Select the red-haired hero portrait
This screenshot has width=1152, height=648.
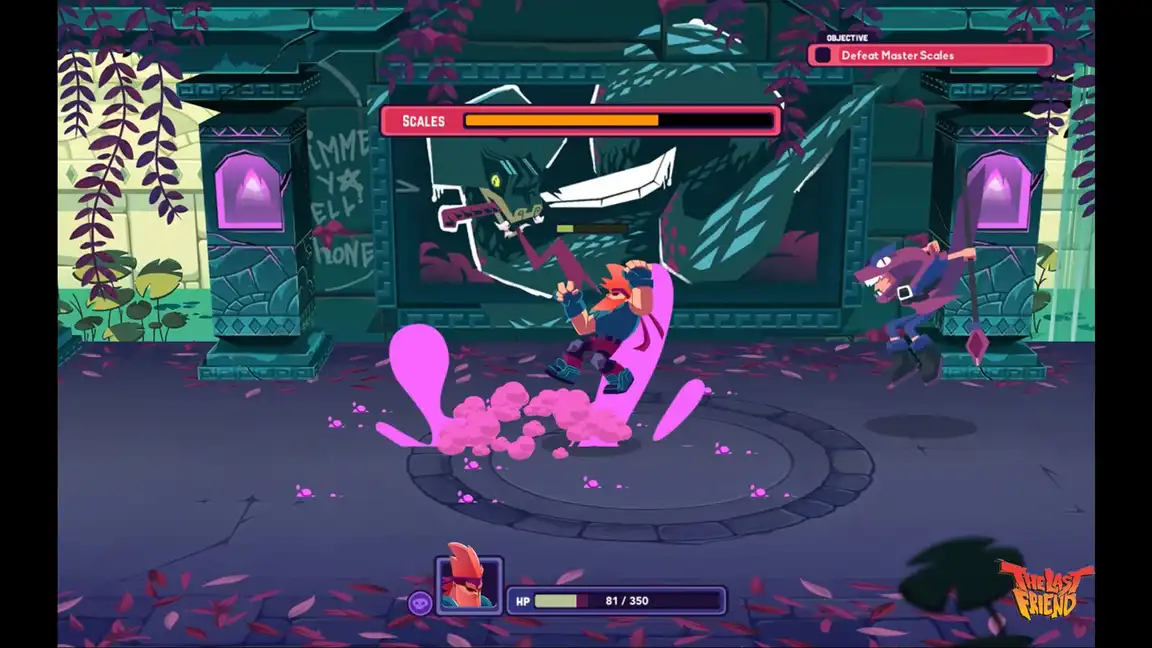coord(468,584)
